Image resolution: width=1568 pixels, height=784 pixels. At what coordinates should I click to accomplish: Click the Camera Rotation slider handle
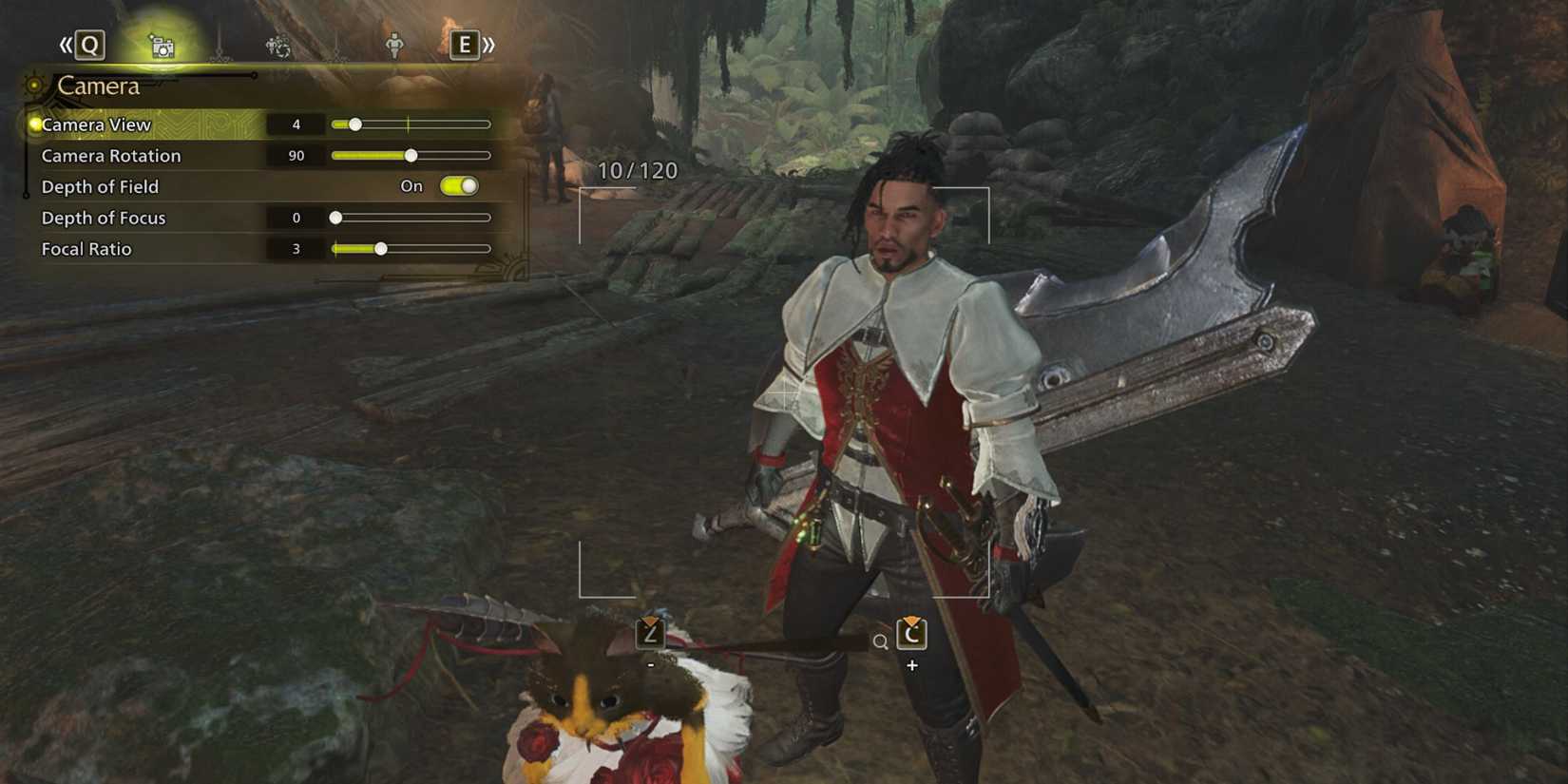[x=411, y=155]
